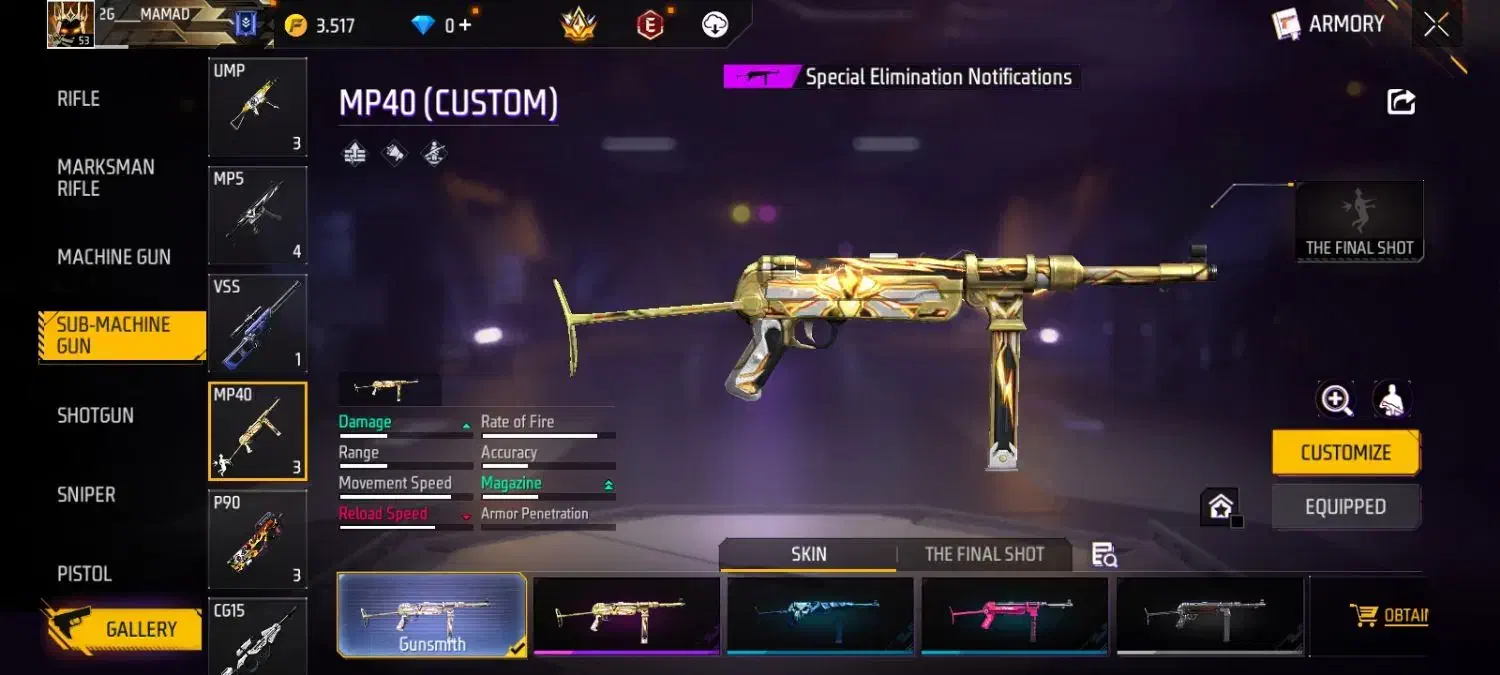Select the Gunsmith skin card

[432, 615]
